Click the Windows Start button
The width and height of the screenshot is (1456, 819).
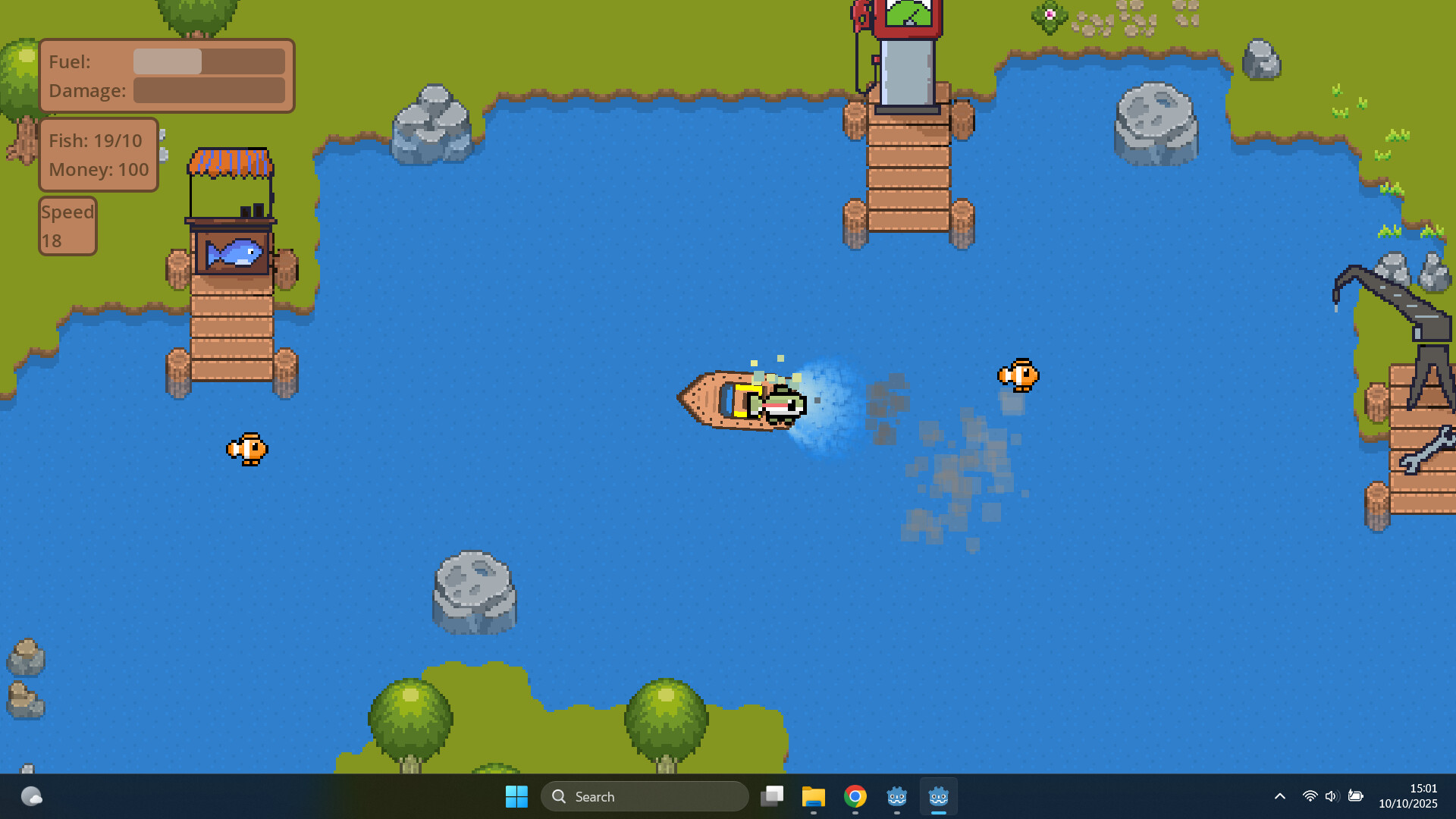[x=516, y=796]
